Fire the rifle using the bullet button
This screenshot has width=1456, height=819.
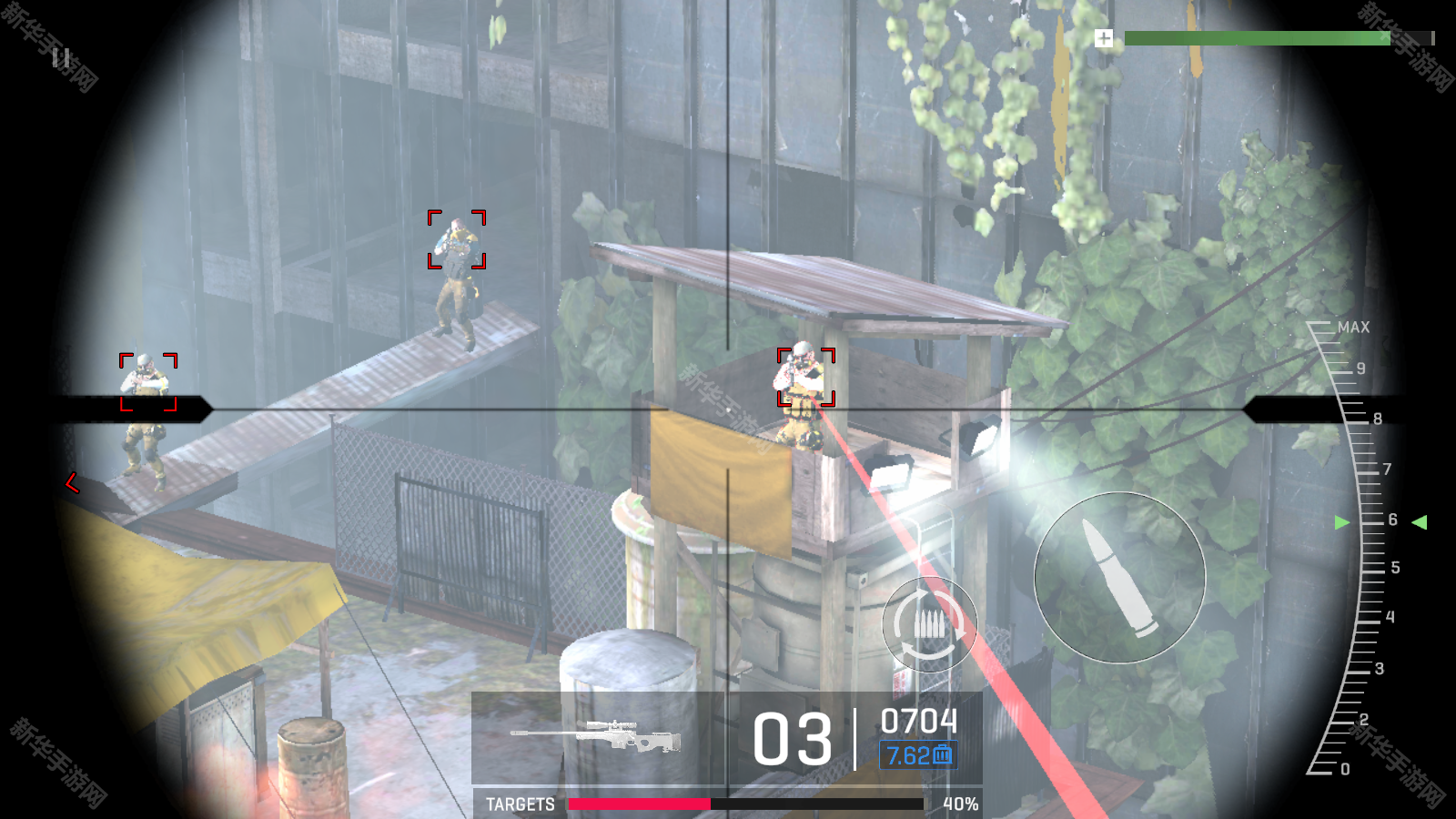[x=1119, y=578]
